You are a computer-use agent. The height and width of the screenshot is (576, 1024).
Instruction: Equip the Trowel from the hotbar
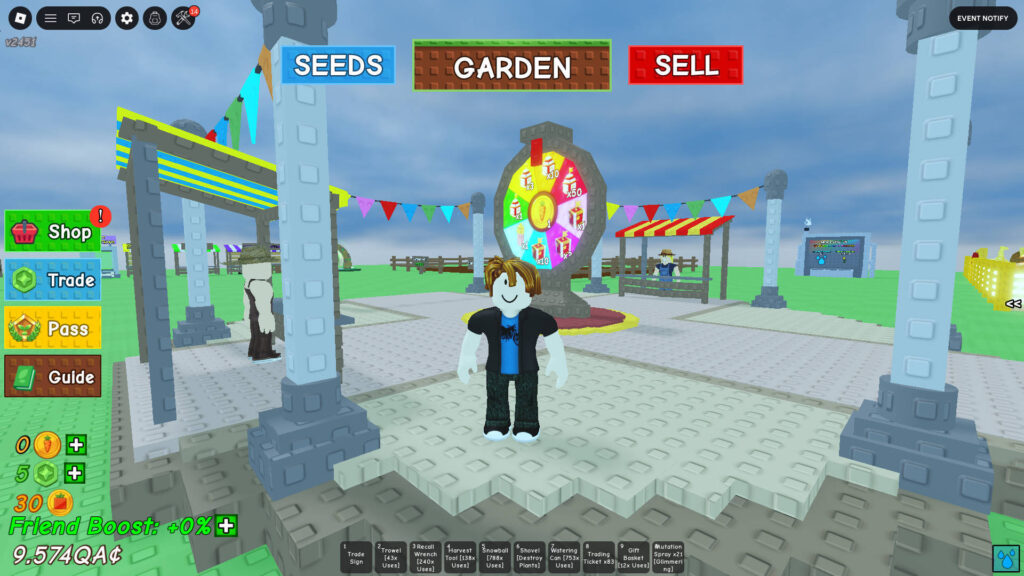pos(391,557)
